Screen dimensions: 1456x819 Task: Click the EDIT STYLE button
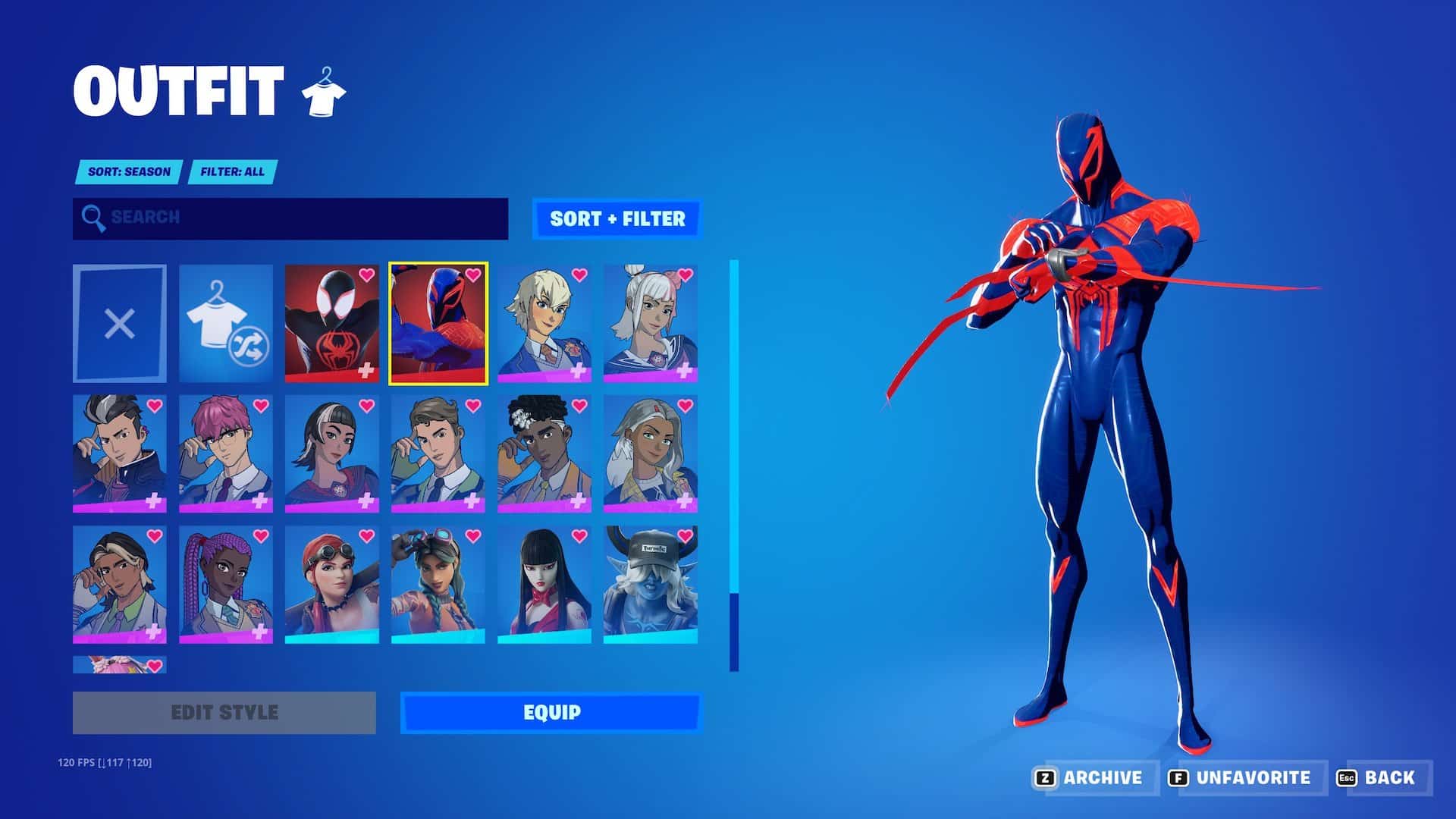coord(224,712)
